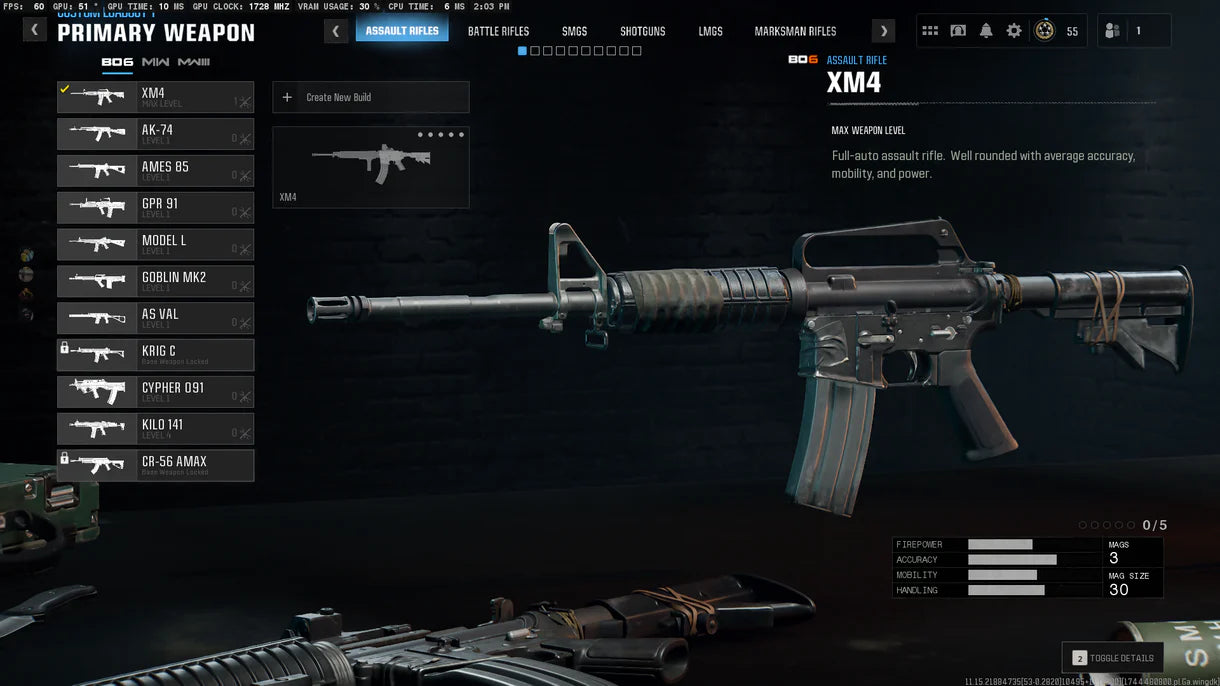Viewport: 1220px width, 686px height.
Task: Open the settings gear icon
Action: pos(1014,31)
